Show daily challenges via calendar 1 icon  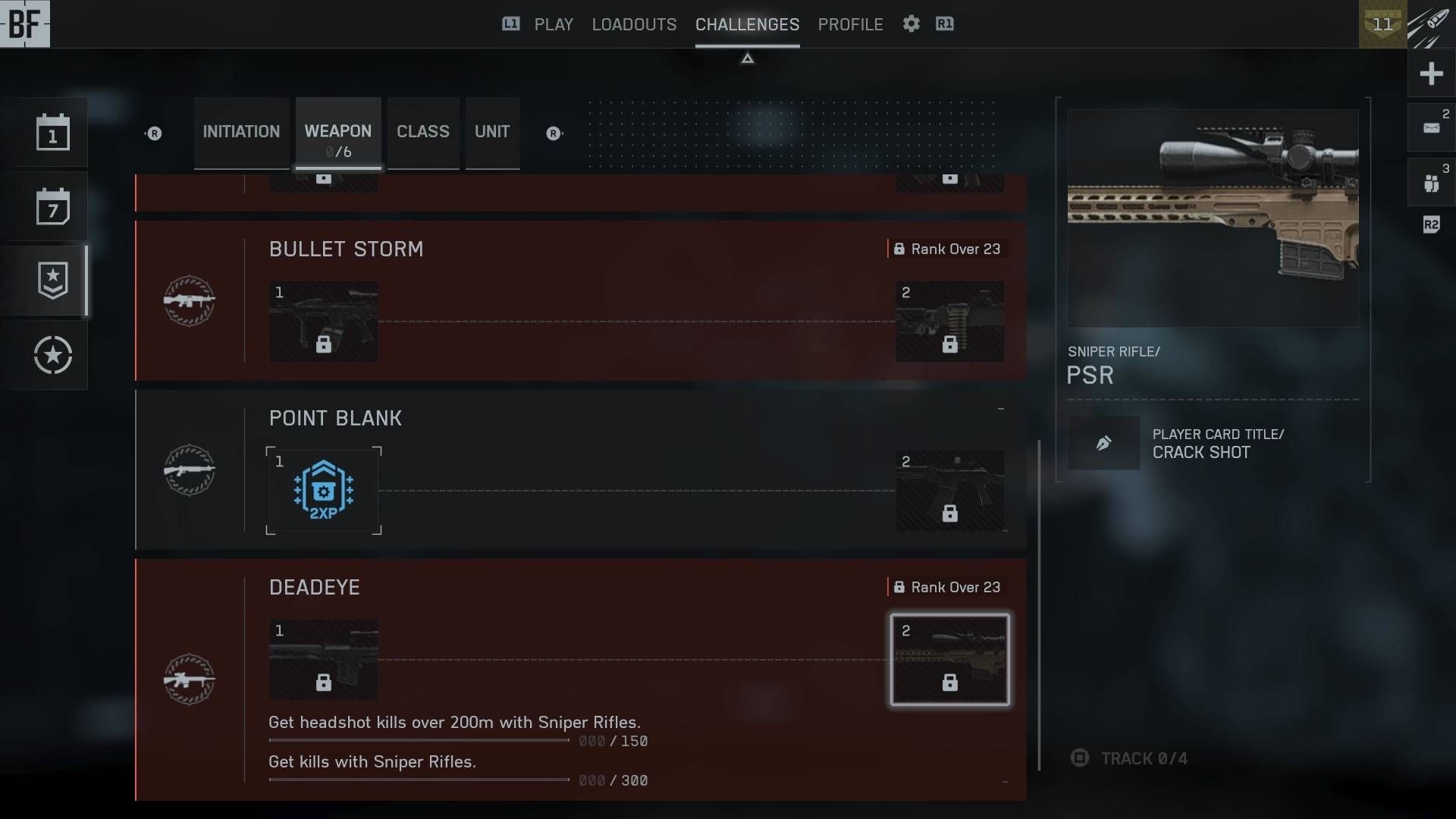(52, 133)
